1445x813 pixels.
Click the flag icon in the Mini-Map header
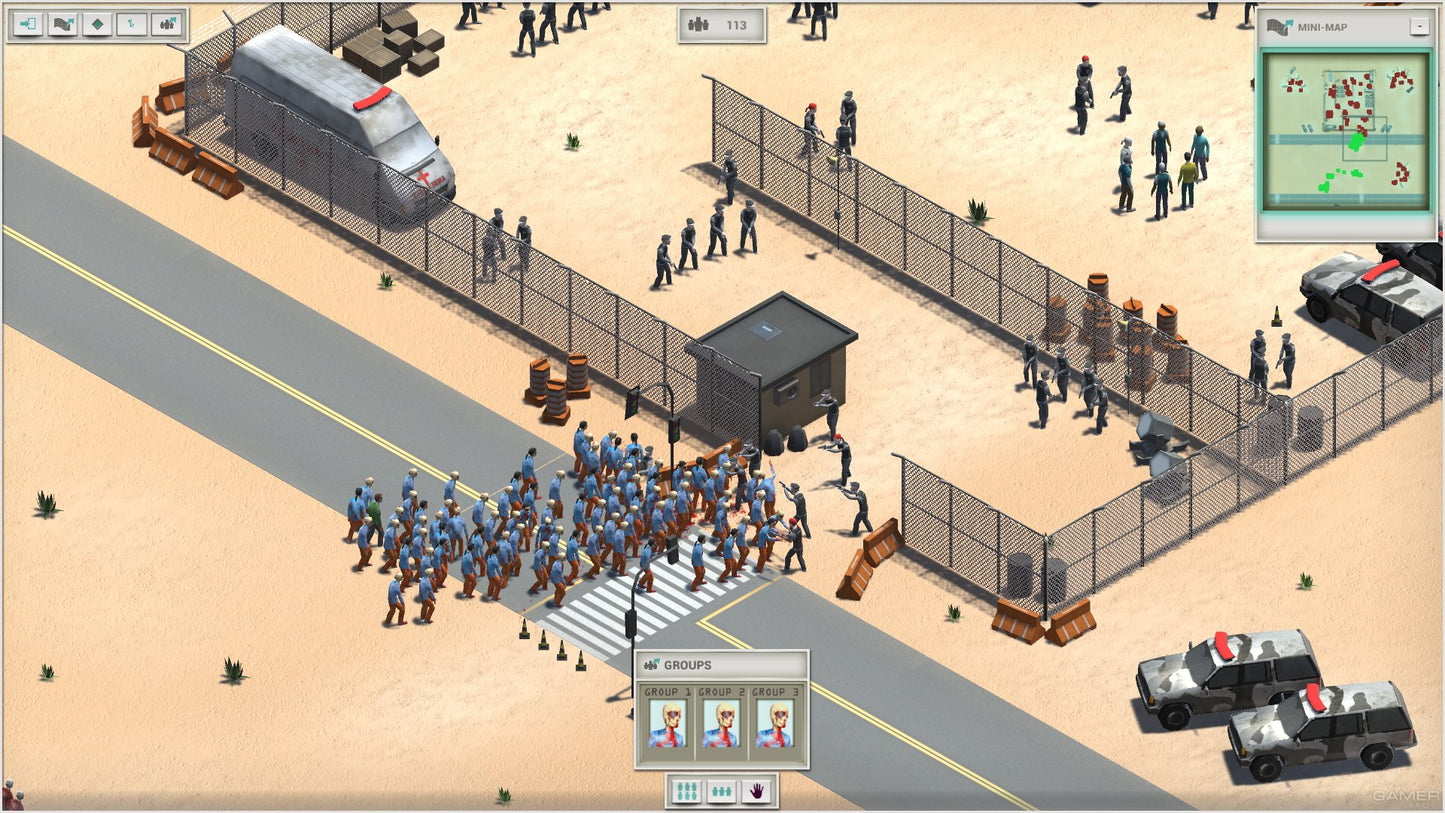(1280, 27)
